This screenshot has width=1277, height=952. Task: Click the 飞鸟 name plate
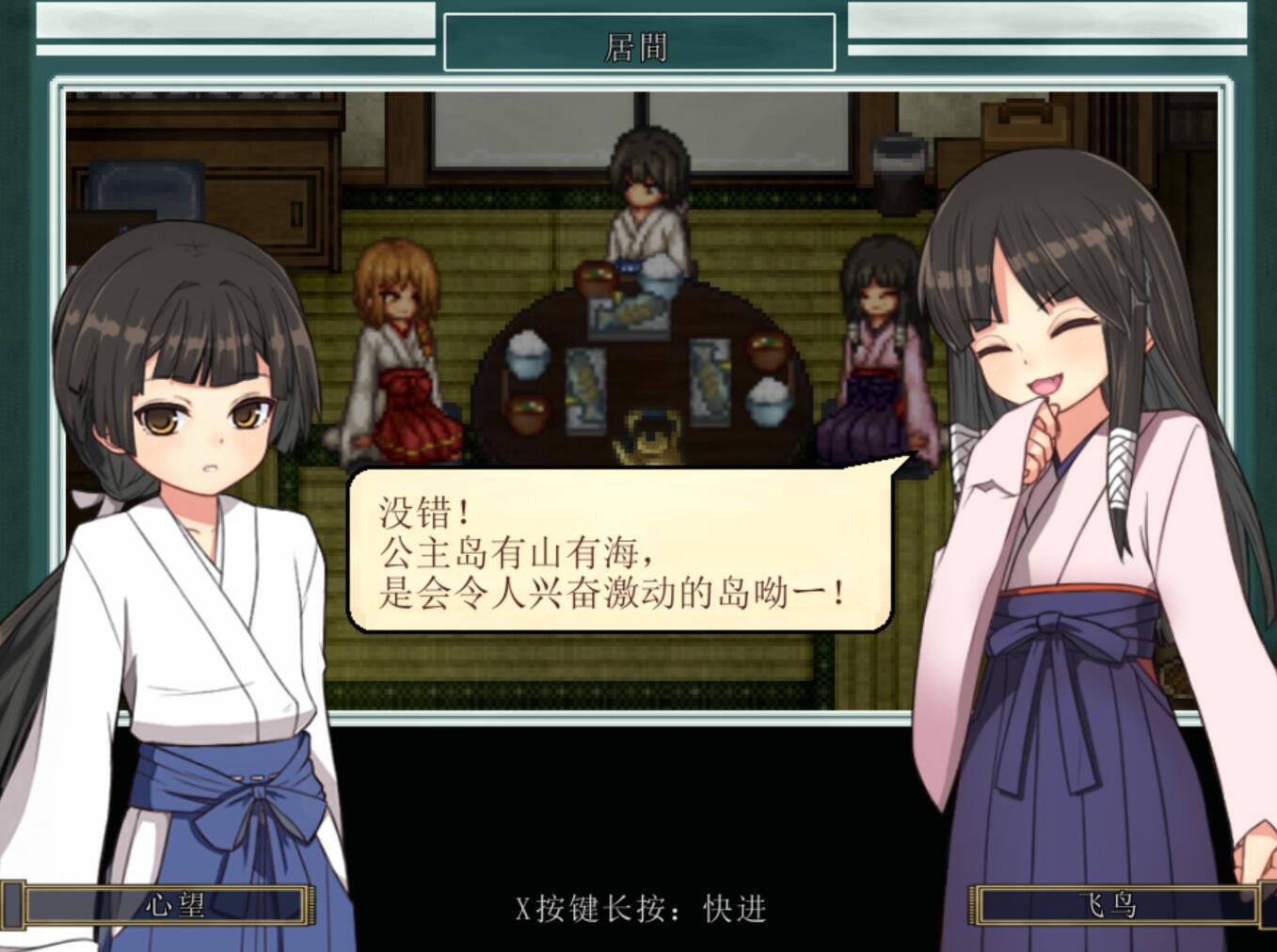coord(1110,906)
